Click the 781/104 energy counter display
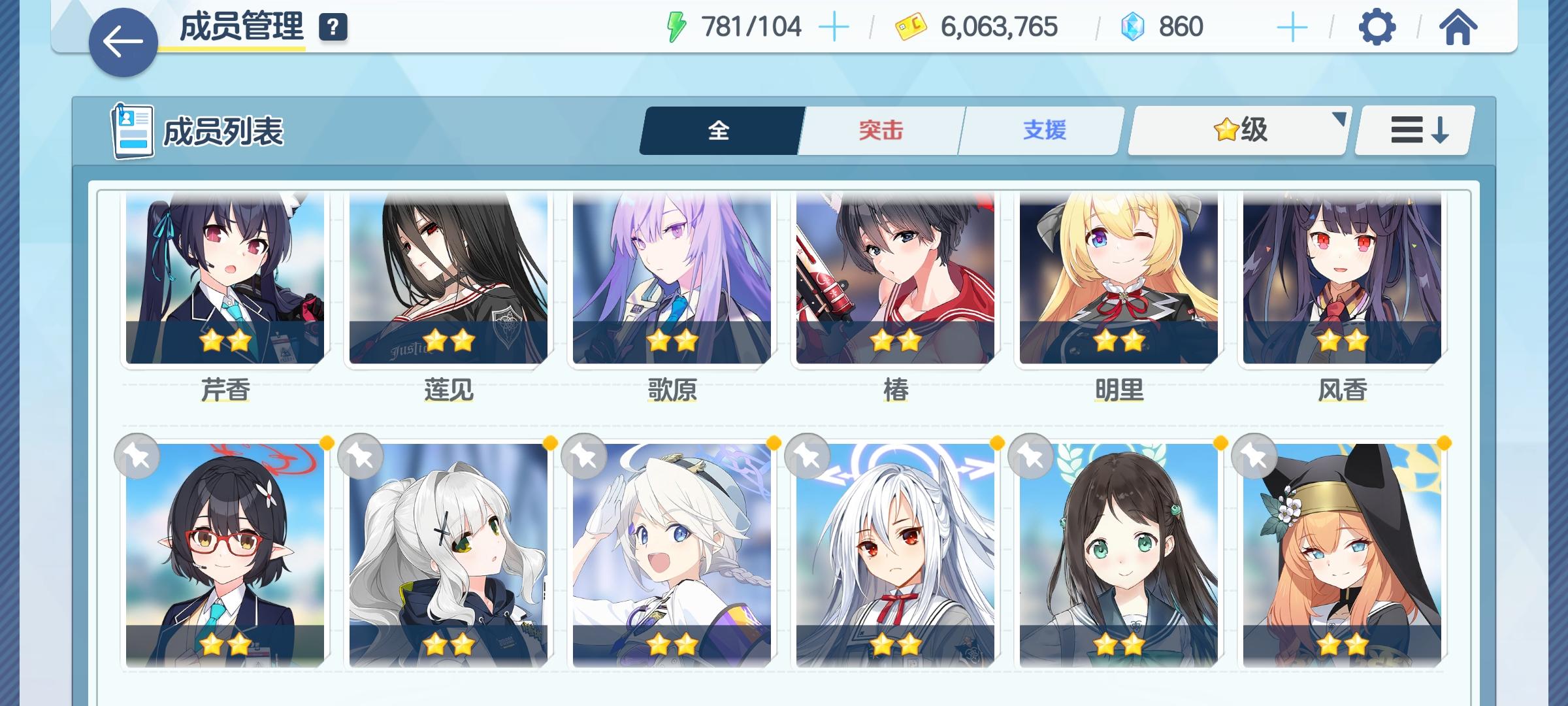This screenshot has width=1568, height=706. tap(751, 26)
